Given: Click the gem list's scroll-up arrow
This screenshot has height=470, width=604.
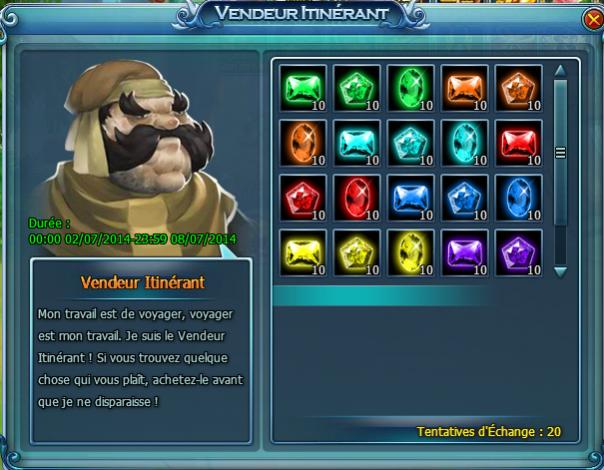Looking at the screenshot, I should click(560, 70).
